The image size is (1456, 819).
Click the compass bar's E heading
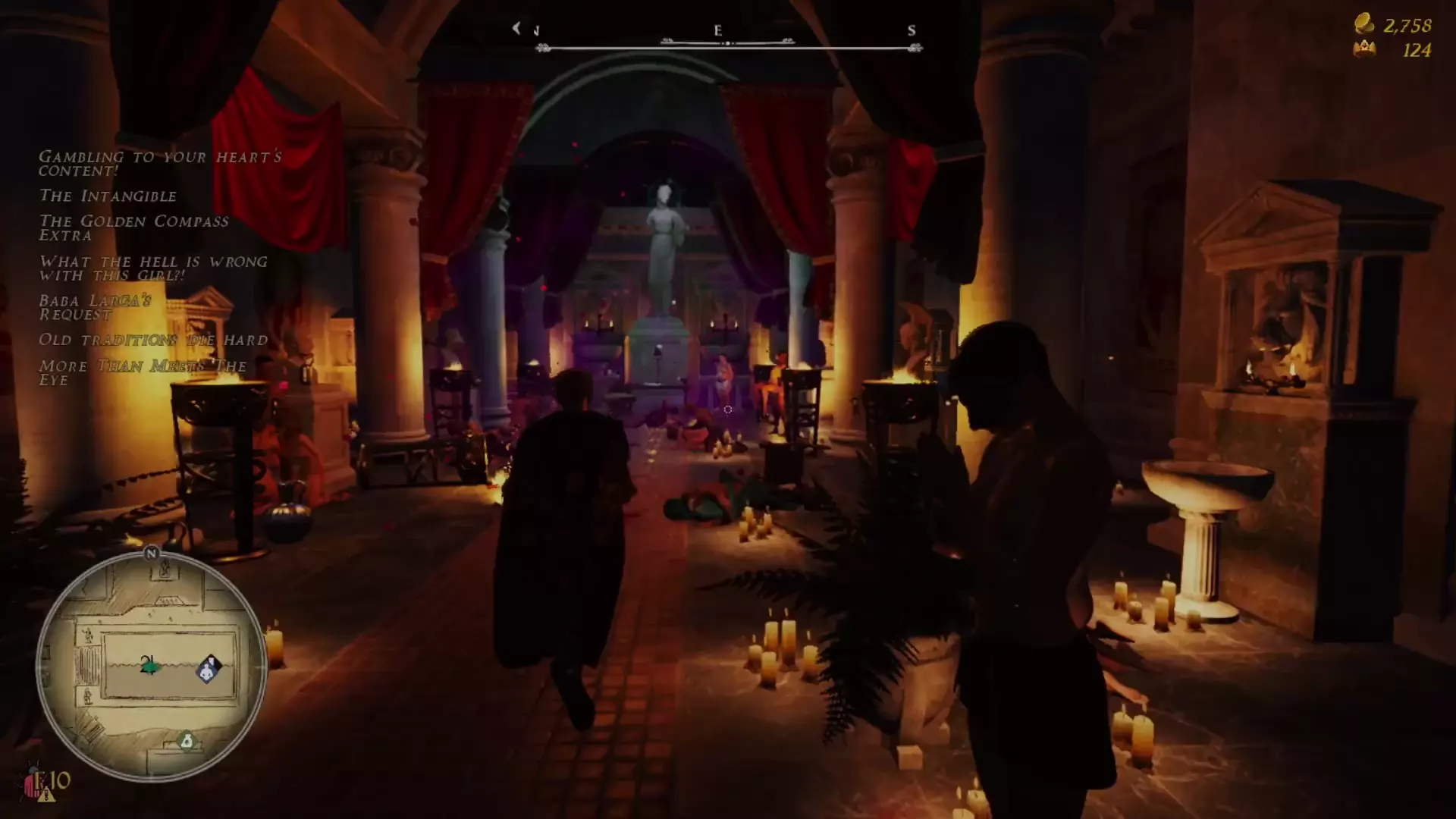pyautogui.click(x=717, y=31)
